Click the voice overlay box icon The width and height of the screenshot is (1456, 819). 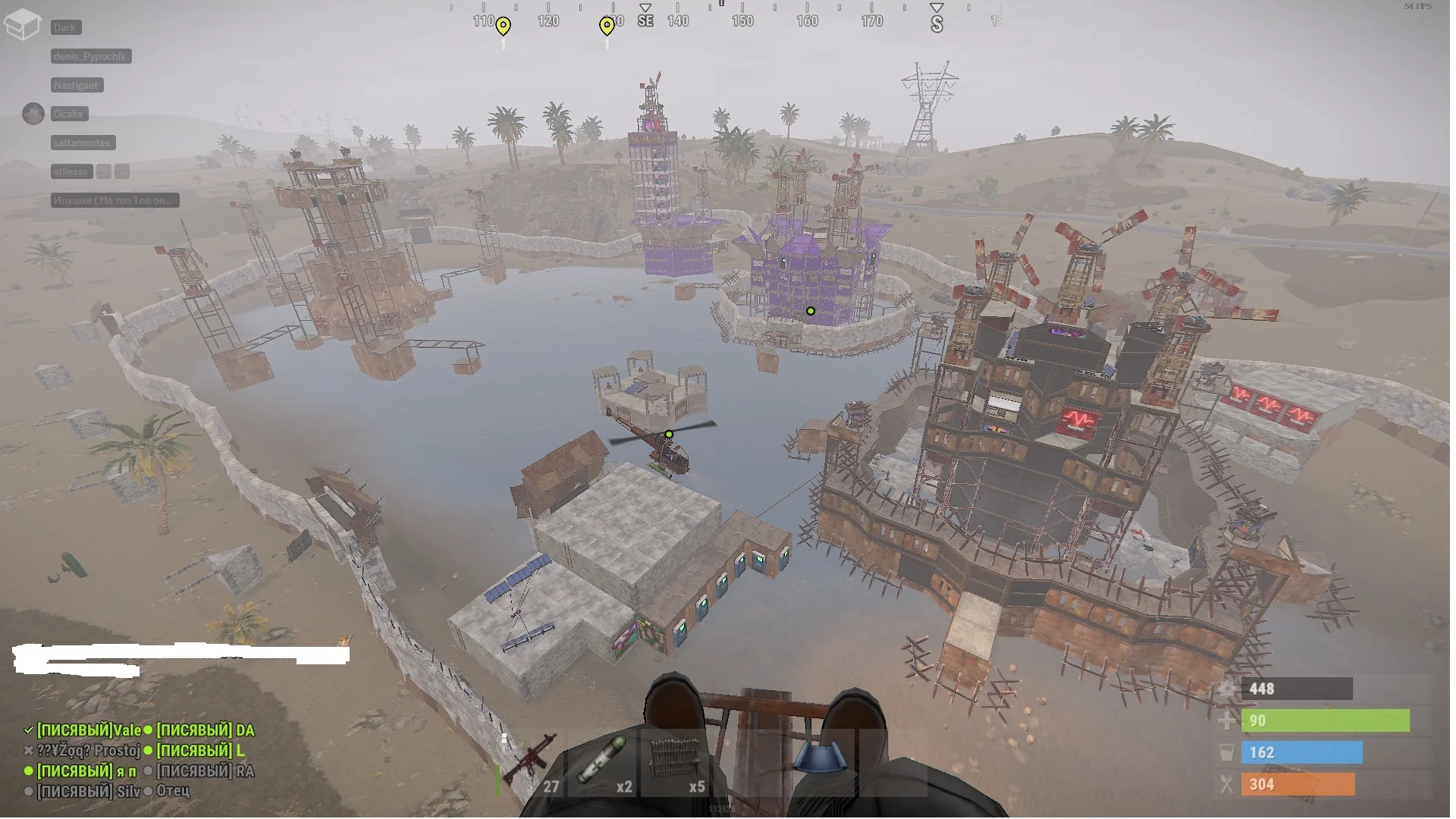[x=22, y=24]
